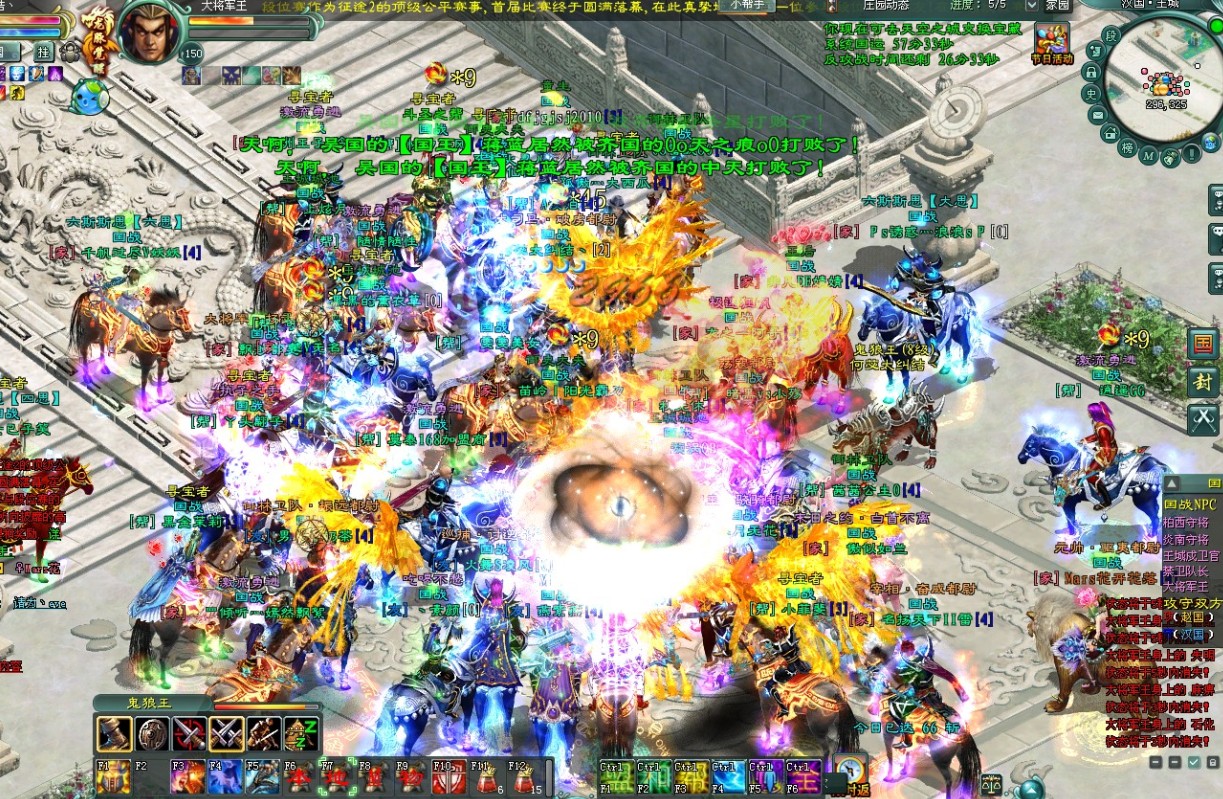Select 大将军王 in the 国战NPC list
The width and height of the screenshot is (1223, 799).
(1187, 588)
